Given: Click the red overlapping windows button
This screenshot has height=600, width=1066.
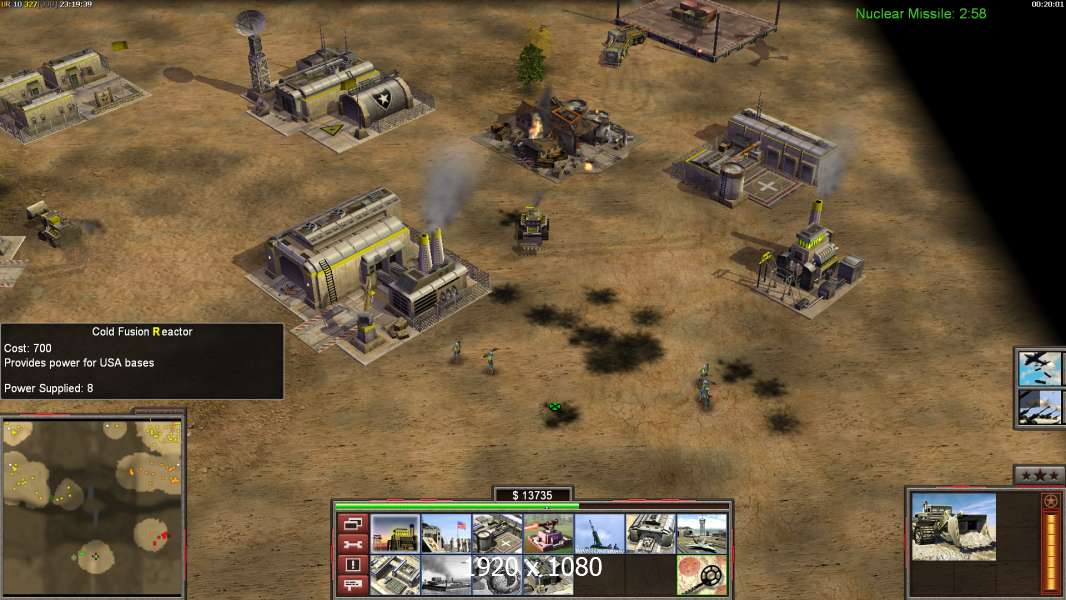Looking at the screenshot, I should 352,523.
